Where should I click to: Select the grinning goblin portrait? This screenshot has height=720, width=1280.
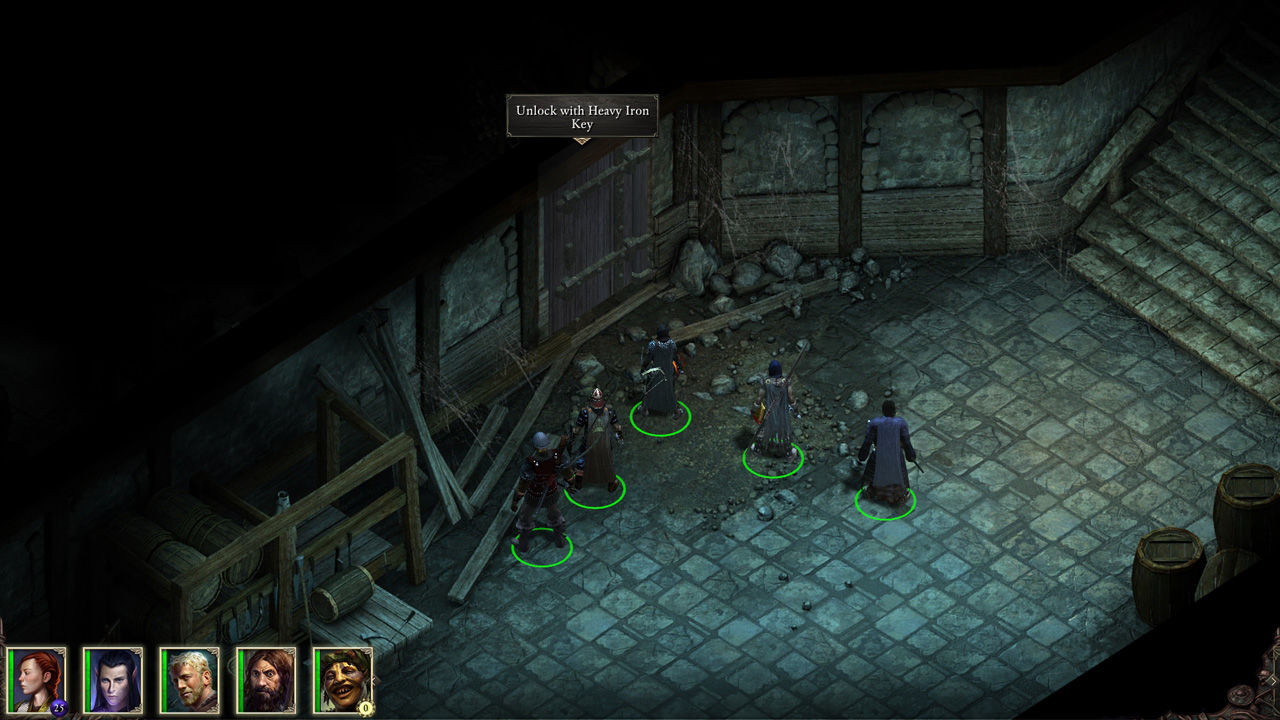tap(344, 680)
